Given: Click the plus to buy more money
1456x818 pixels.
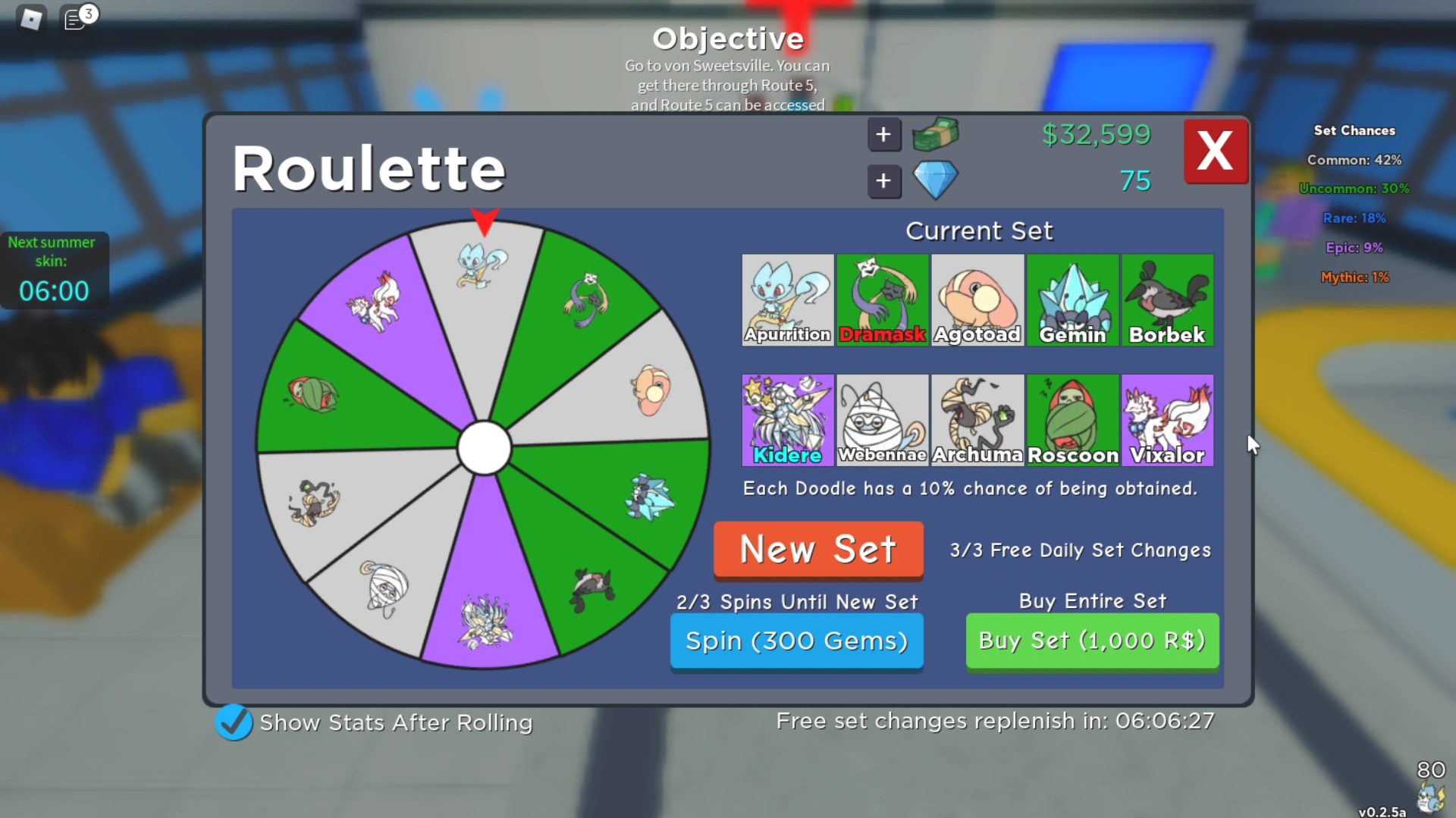Looking at the screenshot, I should 883,134.
